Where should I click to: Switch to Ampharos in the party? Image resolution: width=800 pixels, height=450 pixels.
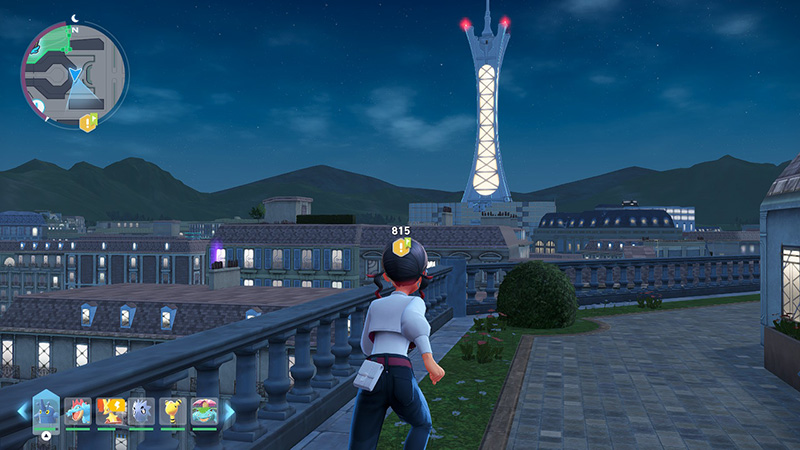click(x=172, y=410)
